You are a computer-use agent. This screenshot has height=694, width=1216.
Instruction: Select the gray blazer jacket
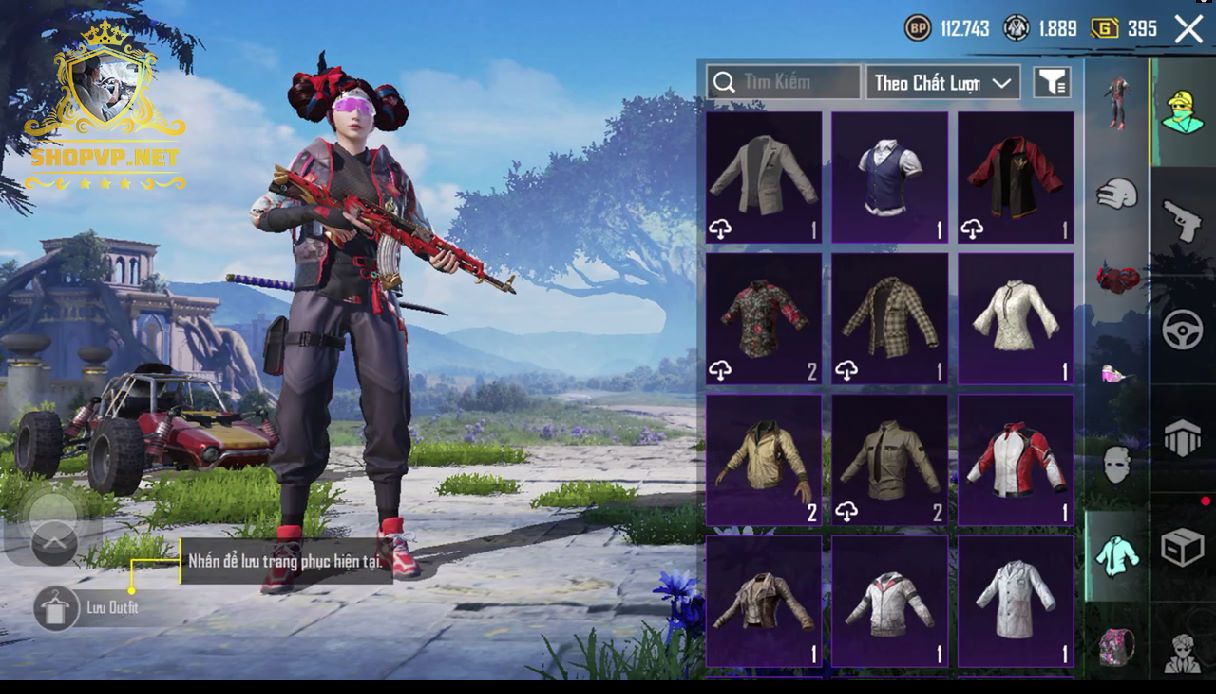click(x=764, y=177)
